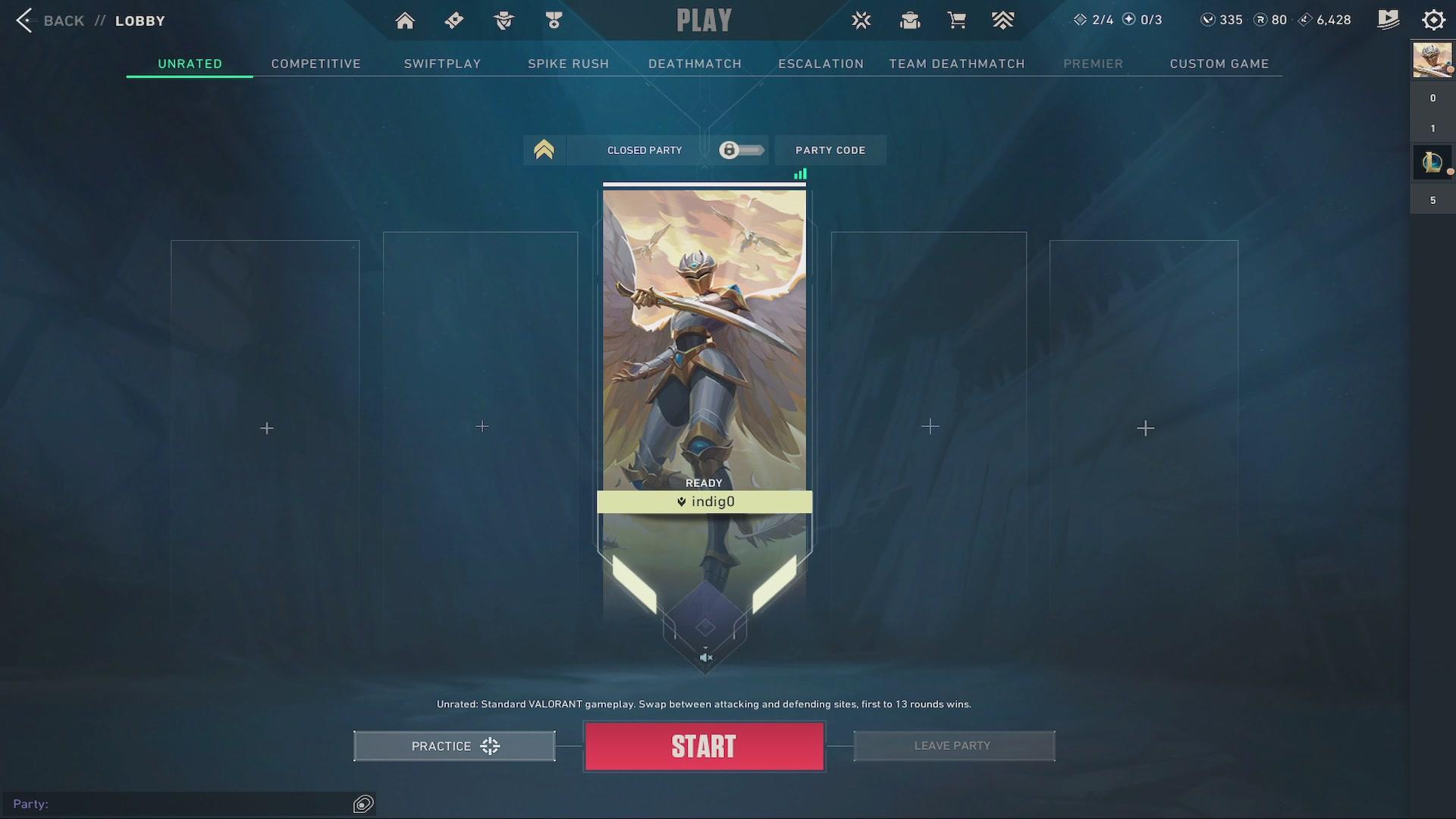
Task: Open the Battlepass ticket icon
Action: coord(453,20)
